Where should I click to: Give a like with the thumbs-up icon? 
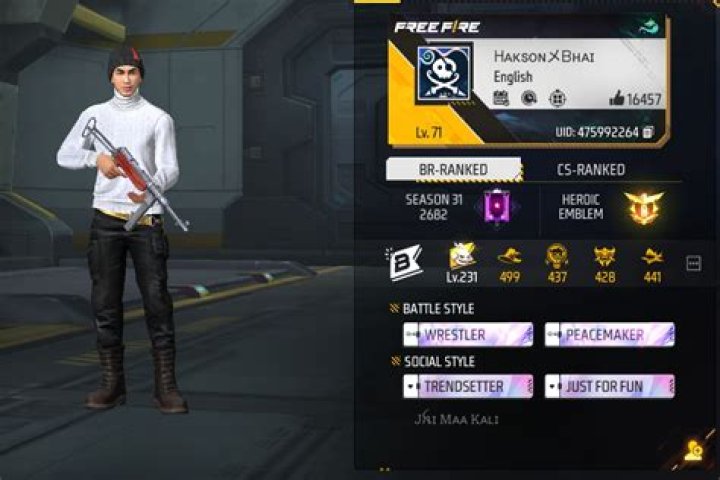pyautogui.click(x=615, y=99)
